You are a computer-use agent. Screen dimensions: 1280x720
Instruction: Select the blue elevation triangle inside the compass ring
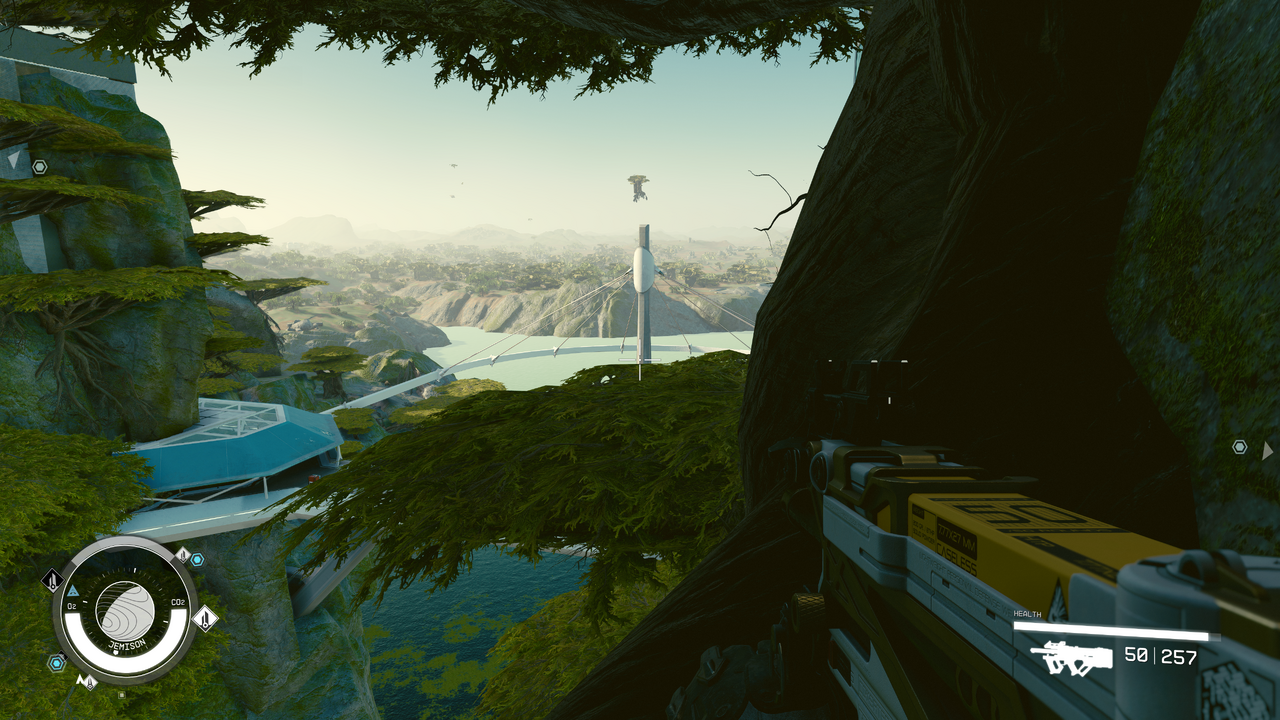pyautogui.click(x=71, y=591)
